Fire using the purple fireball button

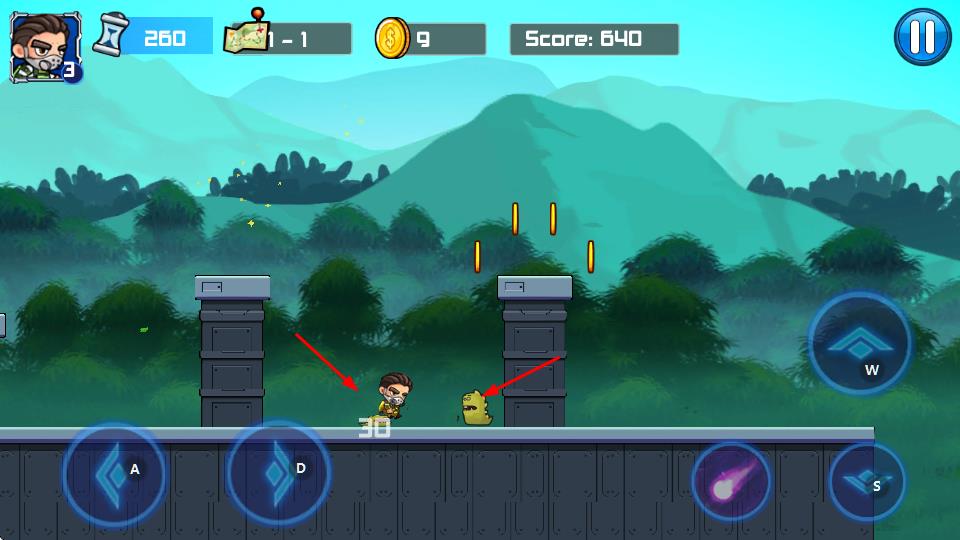731,484
